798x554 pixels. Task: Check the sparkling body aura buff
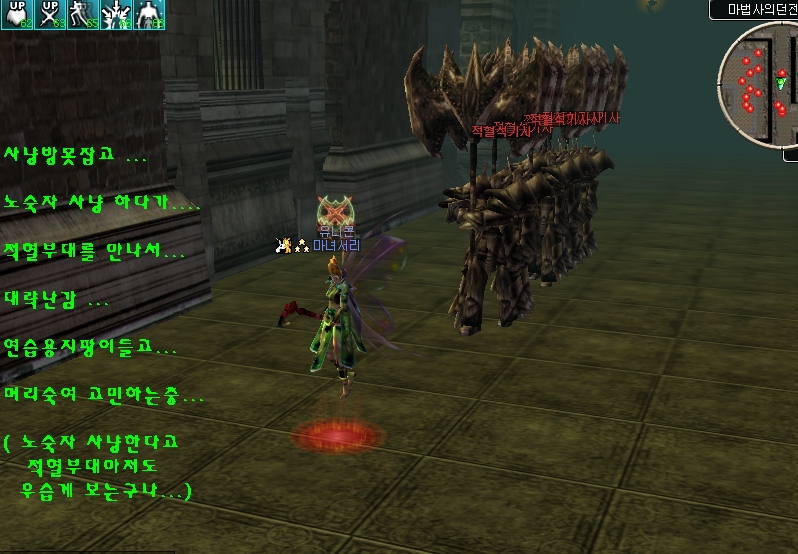click(x=149, y=15)
